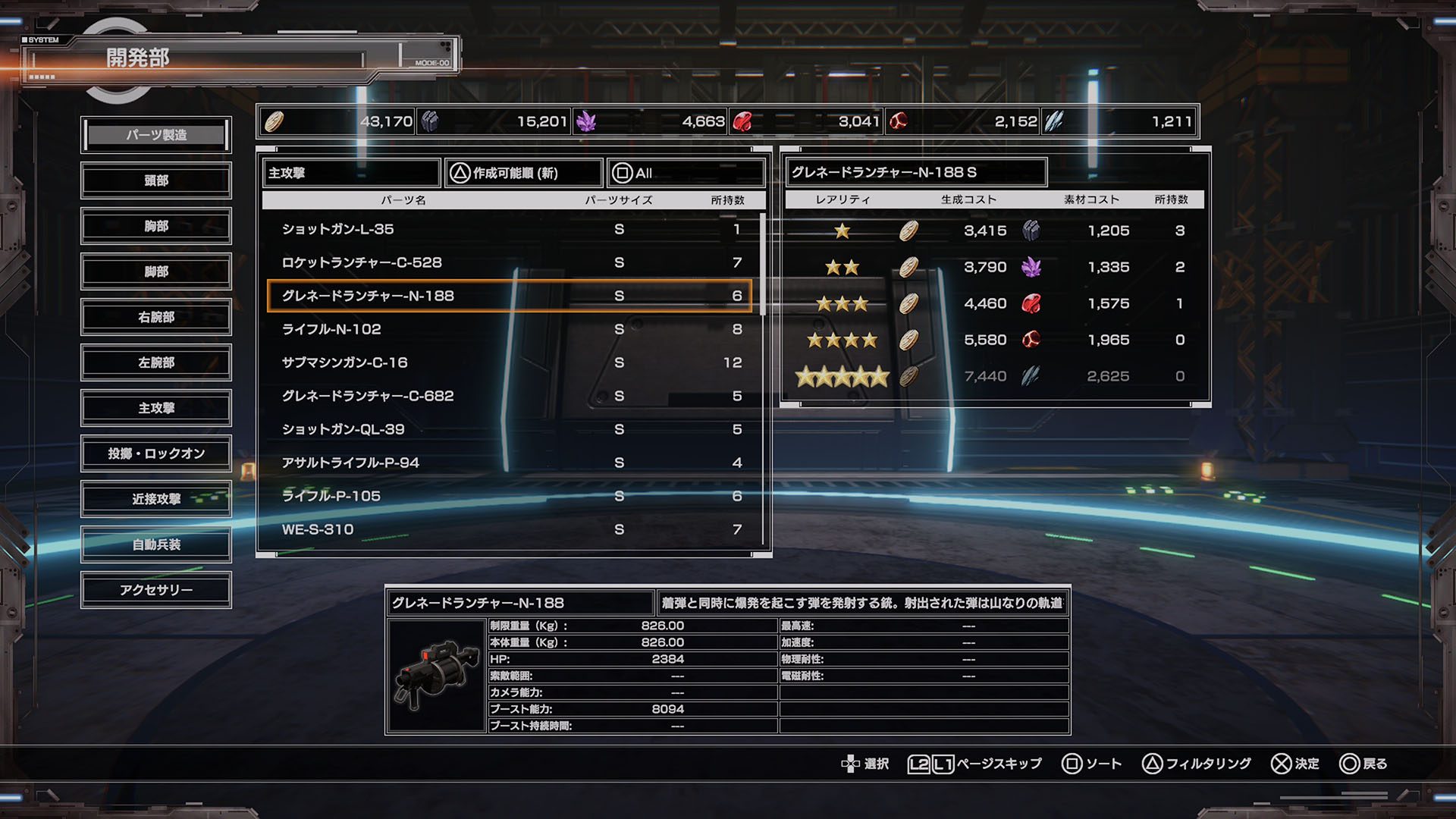Select the WE-S-310 part row

[510, 529]
